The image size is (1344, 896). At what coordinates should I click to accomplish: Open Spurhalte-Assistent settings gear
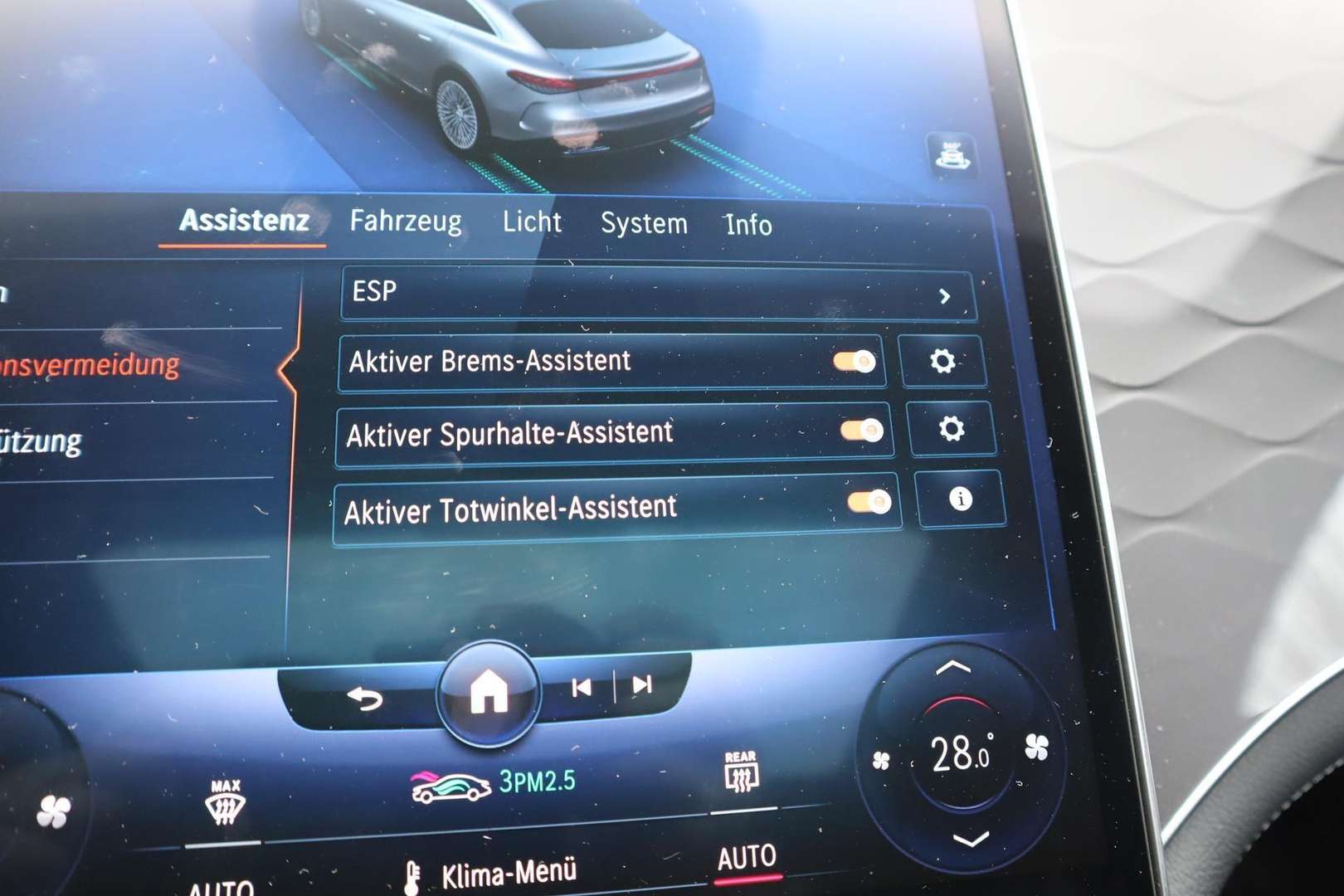pos(951,428)
